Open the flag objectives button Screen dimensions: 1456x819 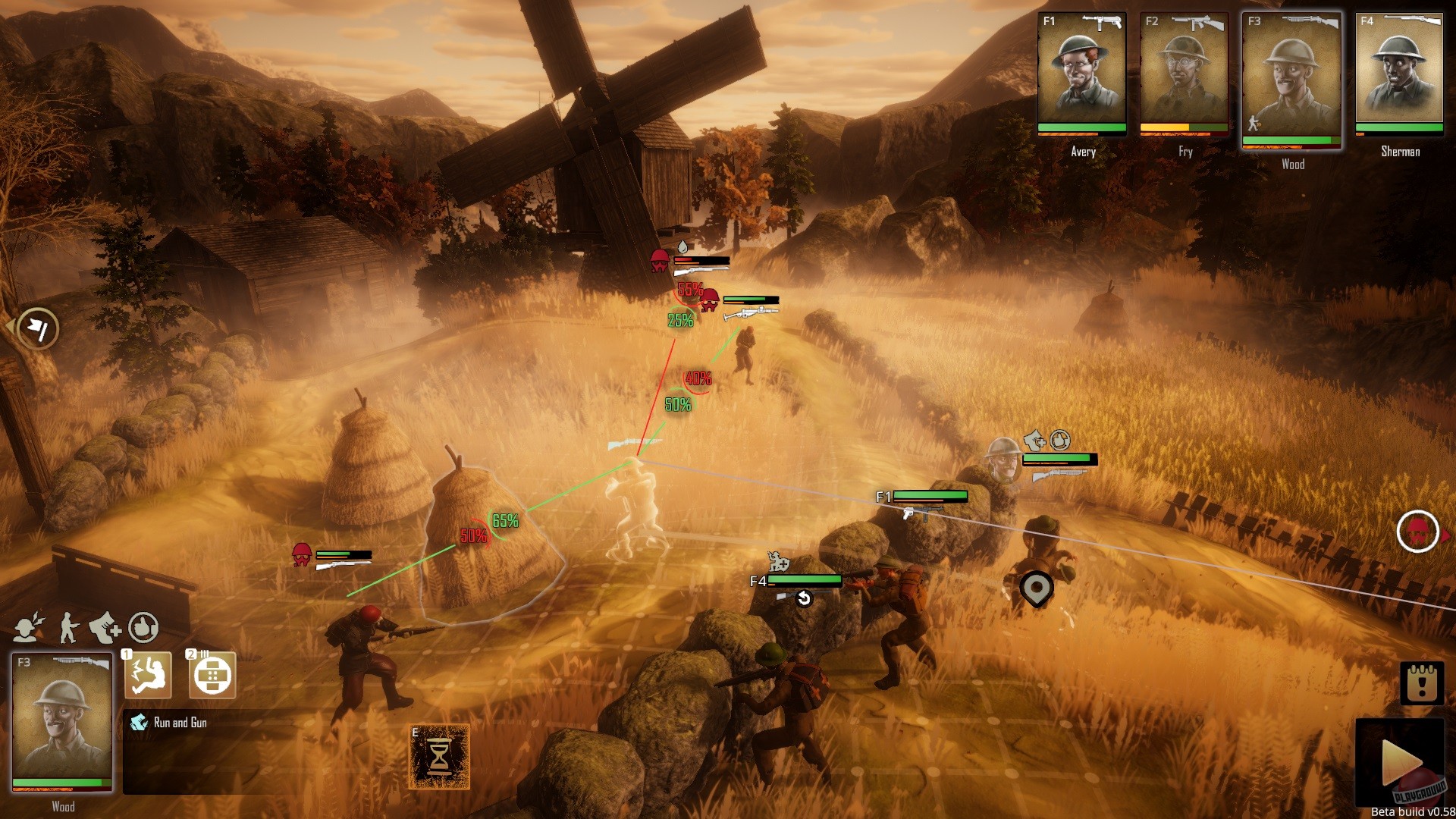point(38,328)
